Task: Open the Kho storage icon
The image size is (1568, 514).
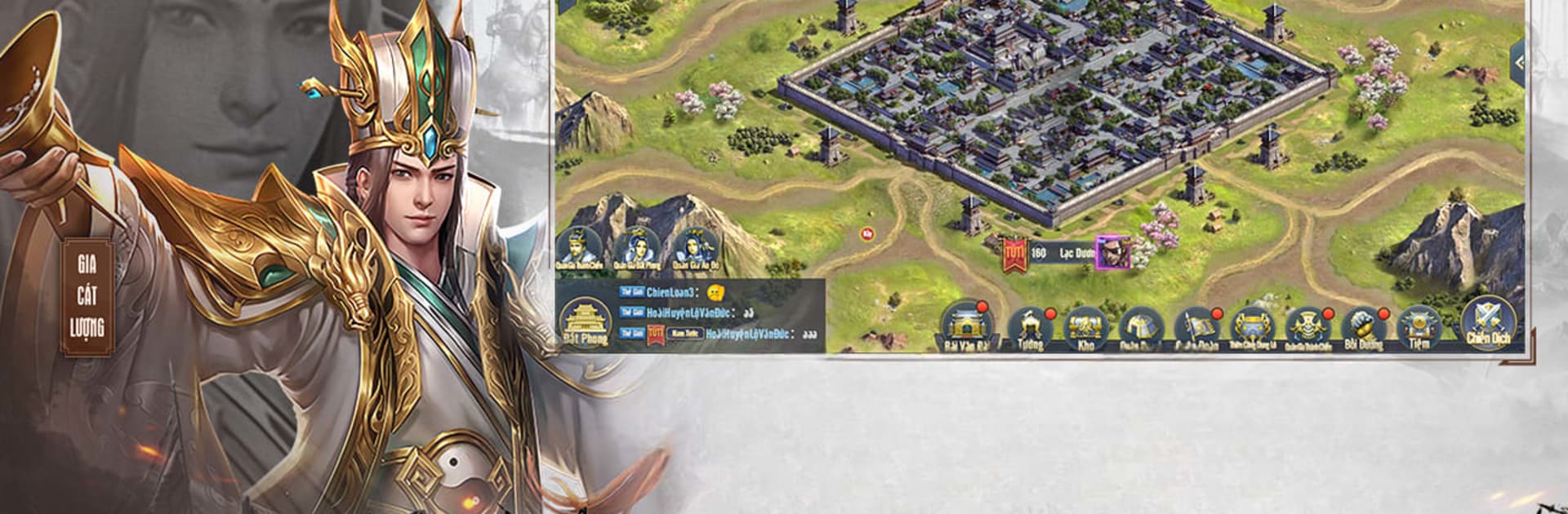Action: point(1085,327)
